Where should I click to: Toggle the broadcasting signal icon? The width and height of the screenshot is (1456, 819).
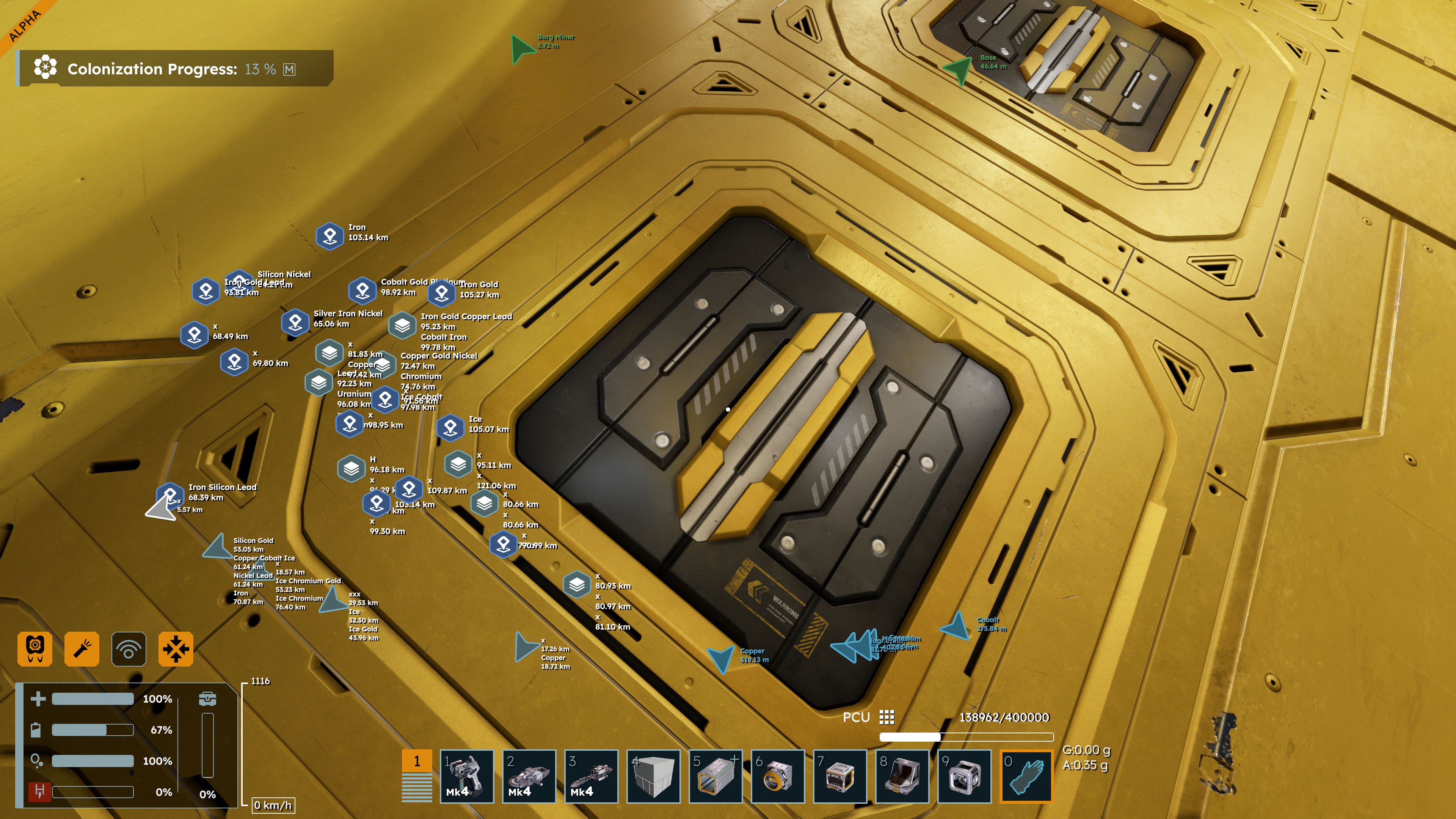129,649
